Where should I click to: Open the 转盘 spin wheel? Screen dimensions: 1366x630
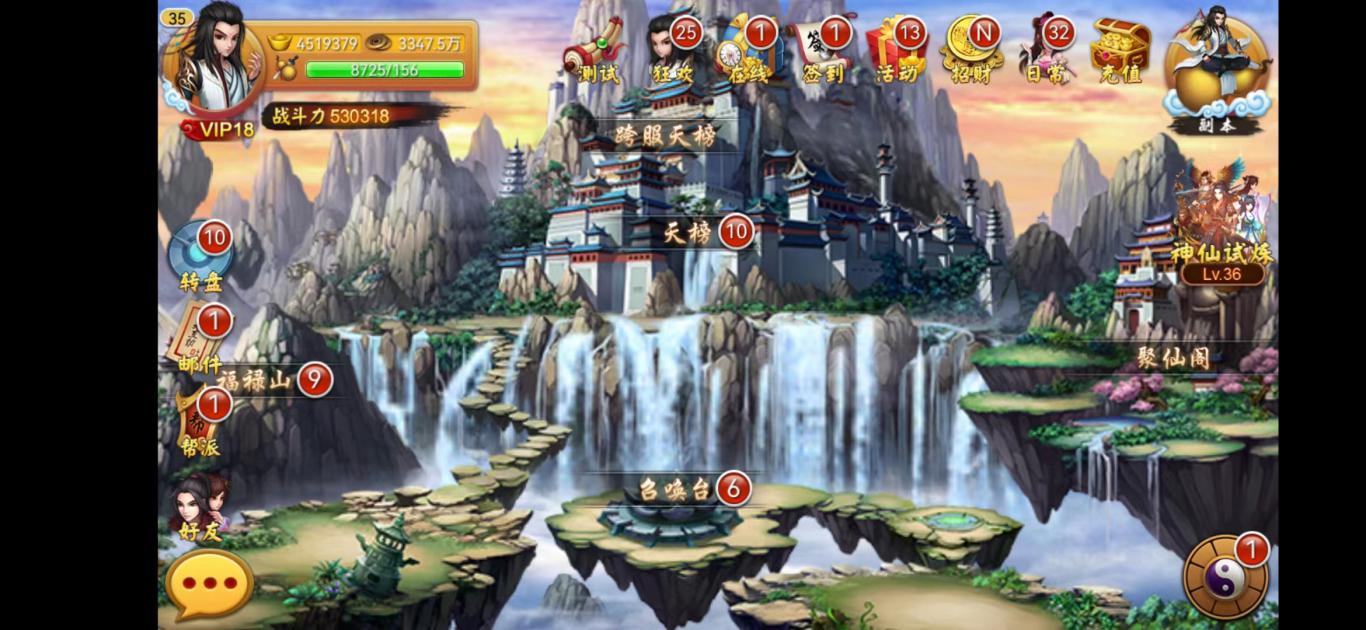(202, 255)
